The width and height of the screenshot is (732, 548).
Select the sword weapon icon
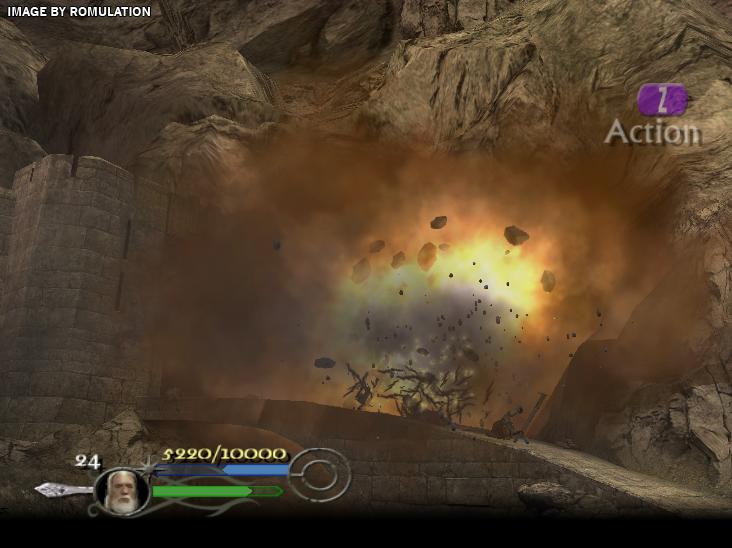pos(62,489)
